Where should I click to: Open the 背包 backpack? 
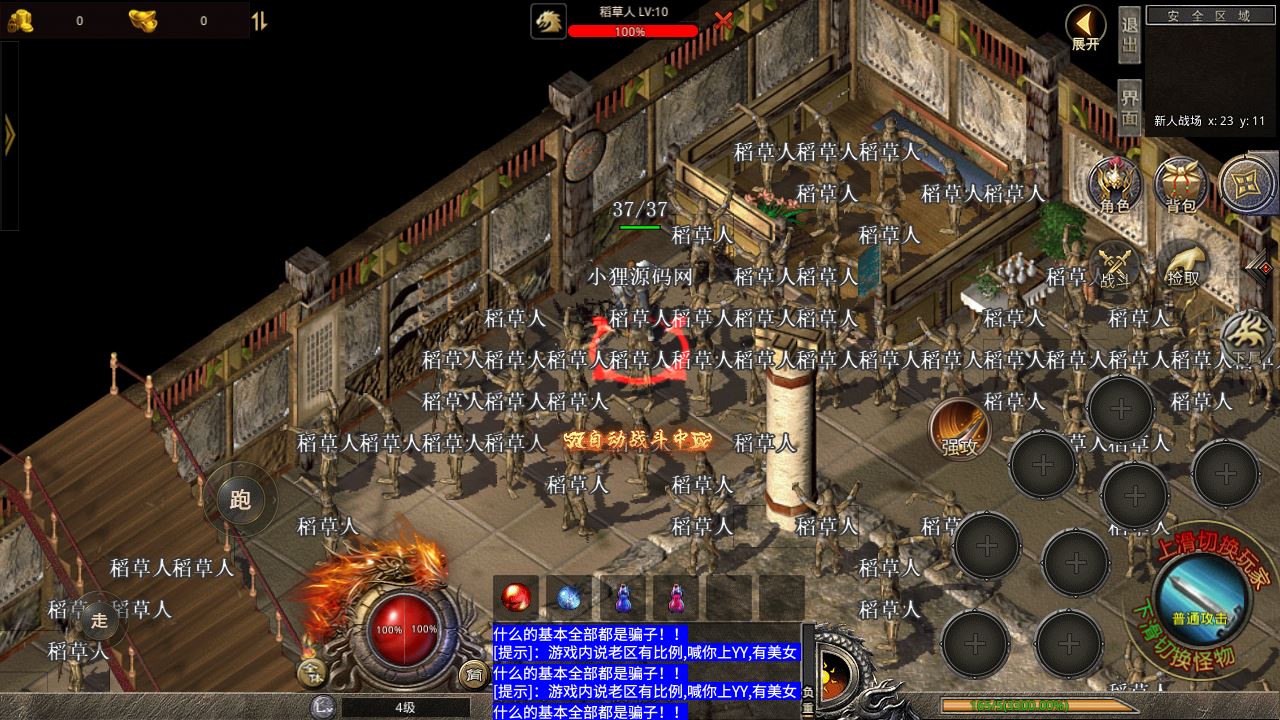point(1181,186)
